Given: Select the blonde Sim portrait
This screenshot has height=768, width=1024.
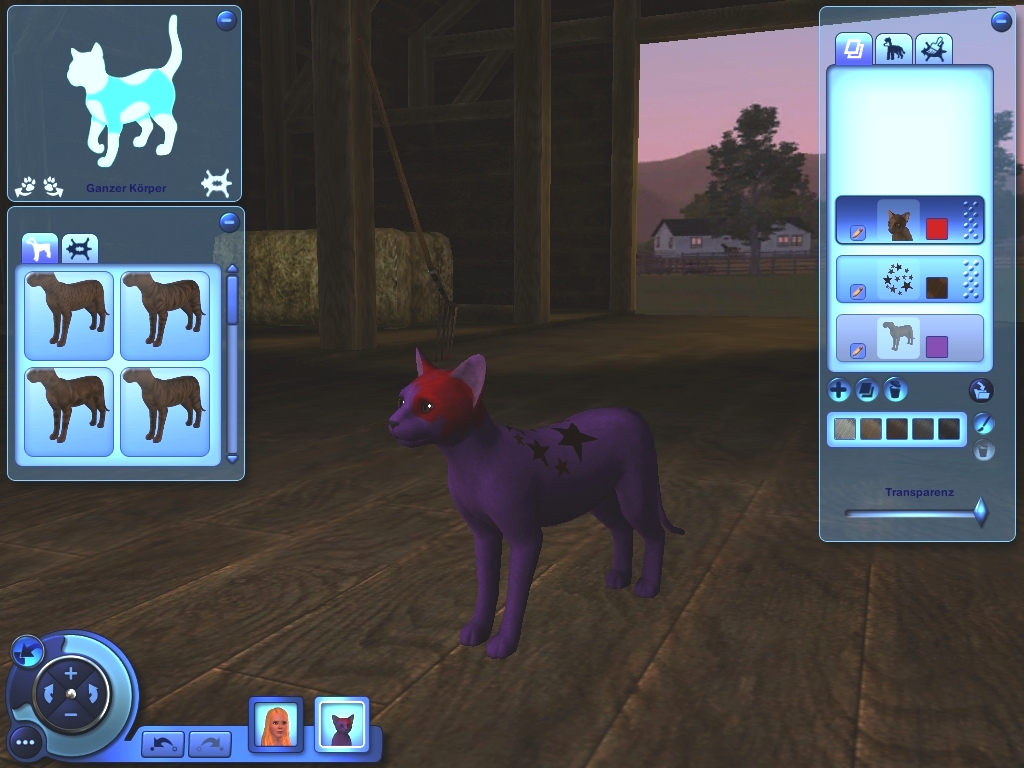Looking at the screenshot, I should (x=275, y=723).
